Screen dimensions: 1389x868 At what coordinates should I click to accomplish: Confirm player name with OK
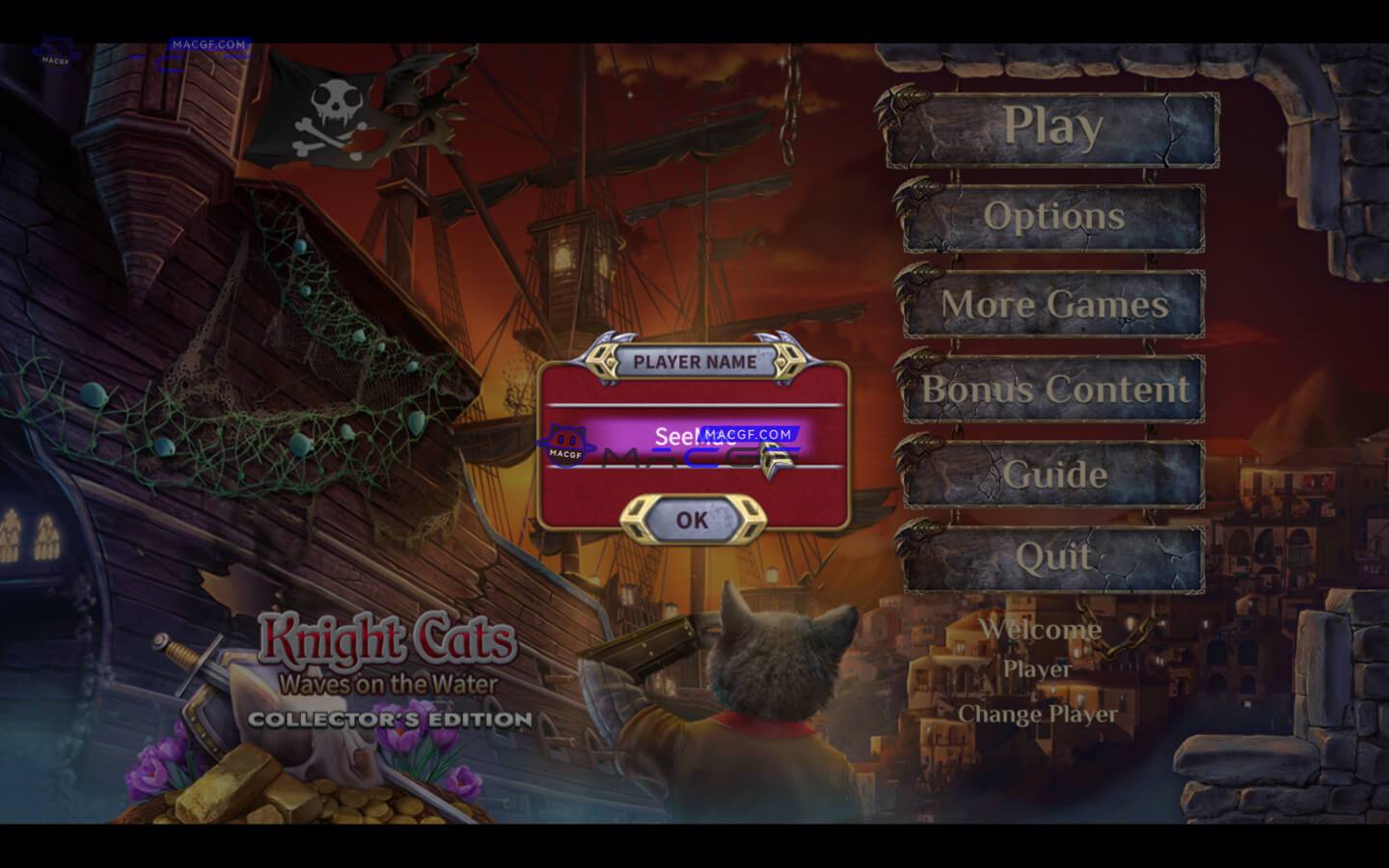[691, 520]
